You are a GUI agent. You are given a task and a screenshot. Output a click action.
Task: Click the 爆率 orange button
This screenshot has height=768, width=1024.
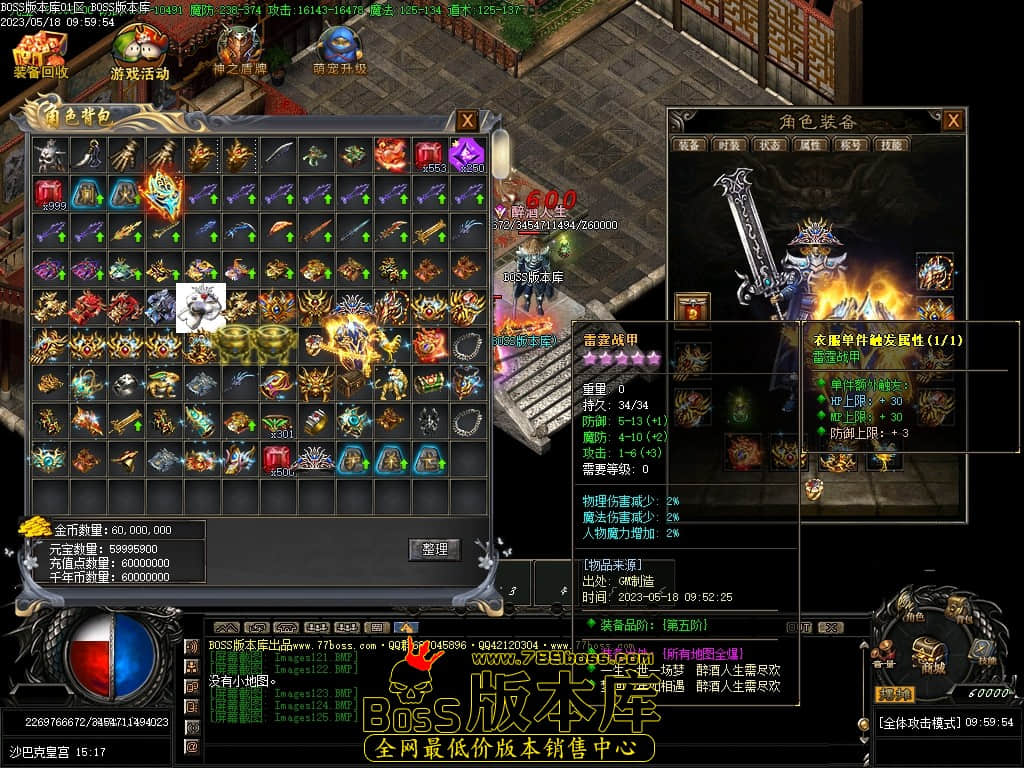895,694
